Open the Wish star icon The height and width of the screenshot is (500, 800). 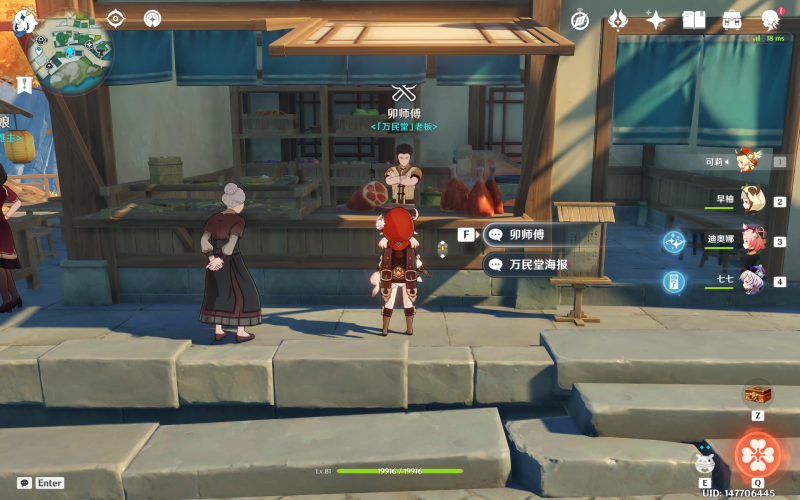point(656,19)
